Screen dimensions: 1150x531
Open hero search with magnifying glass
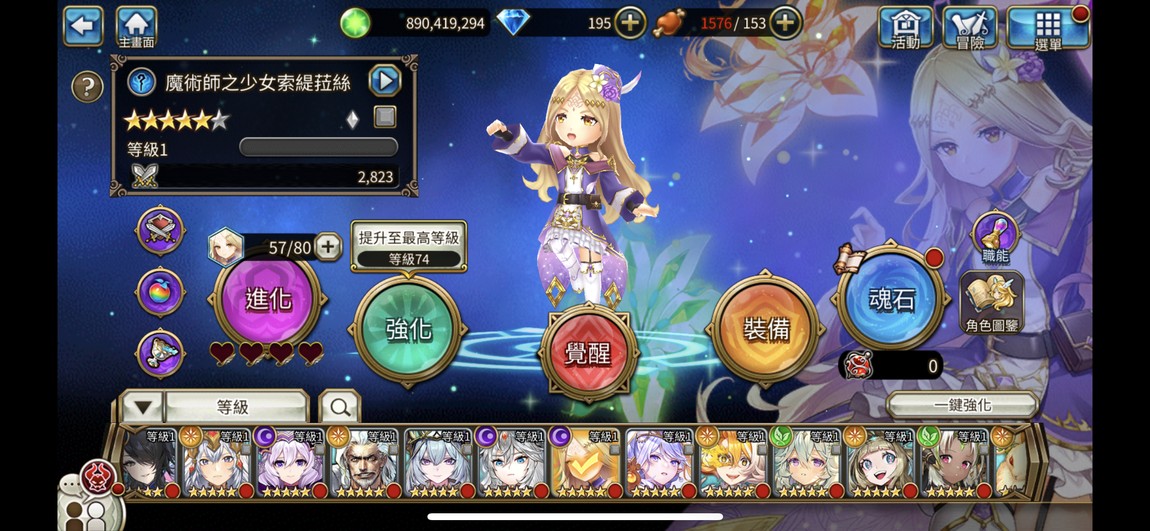340,407
